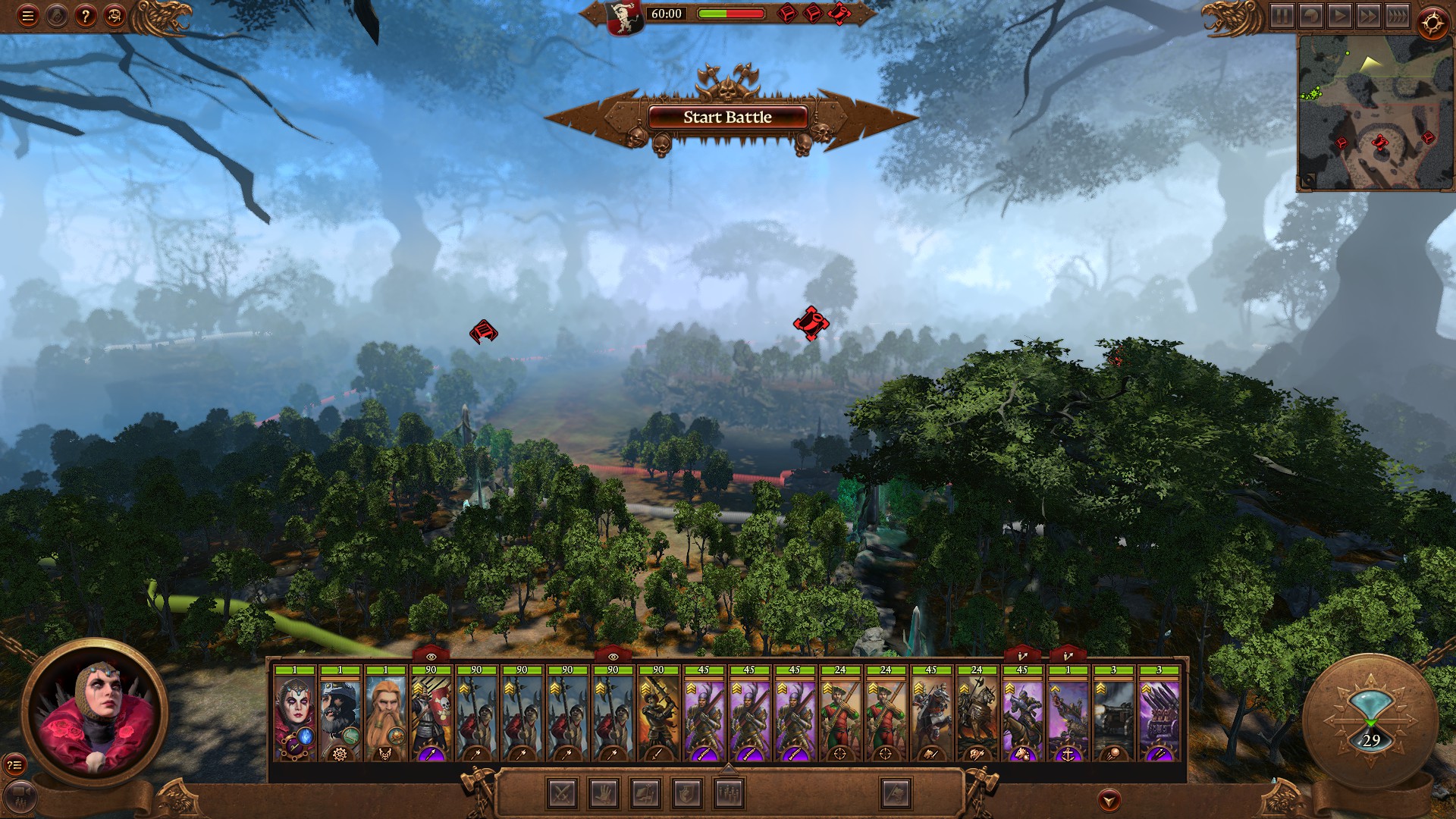Click the winds of magic icon top-left
Screen dimensions: 1456x819
click(55, 15)
